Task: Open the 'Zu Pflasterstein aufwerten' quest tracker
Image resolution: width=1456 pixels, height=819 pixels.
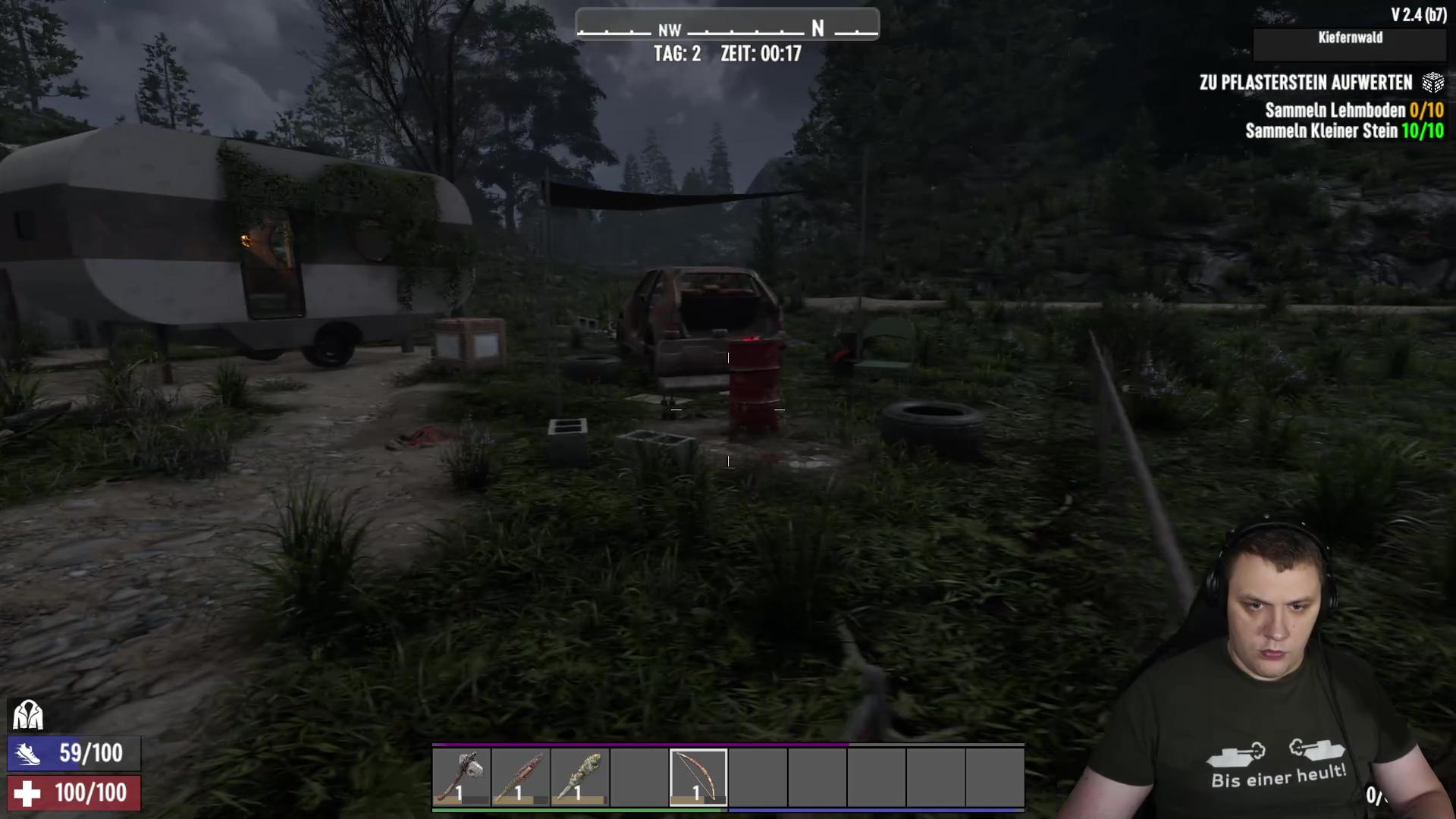Action: [x=1306, y=83]
